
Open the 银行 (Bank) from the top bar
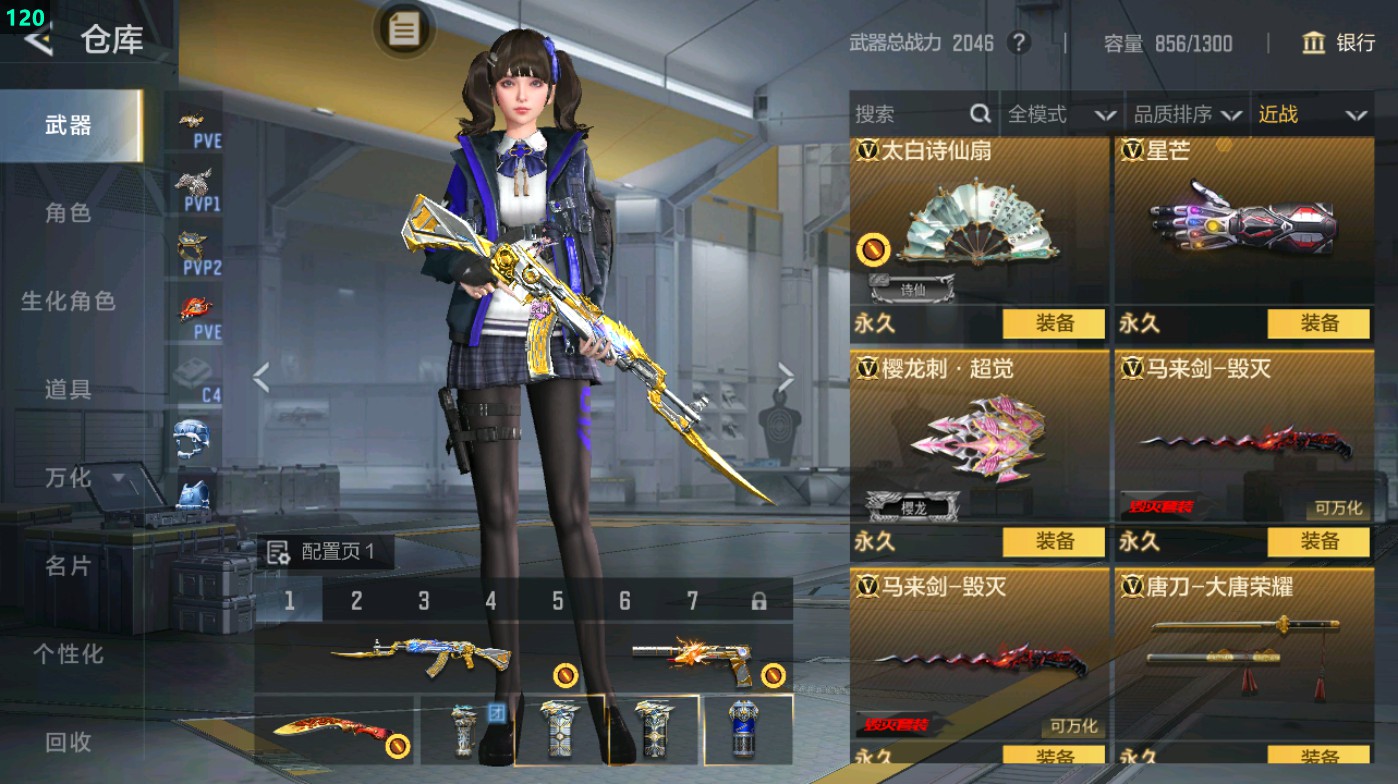pos(1341,44)
